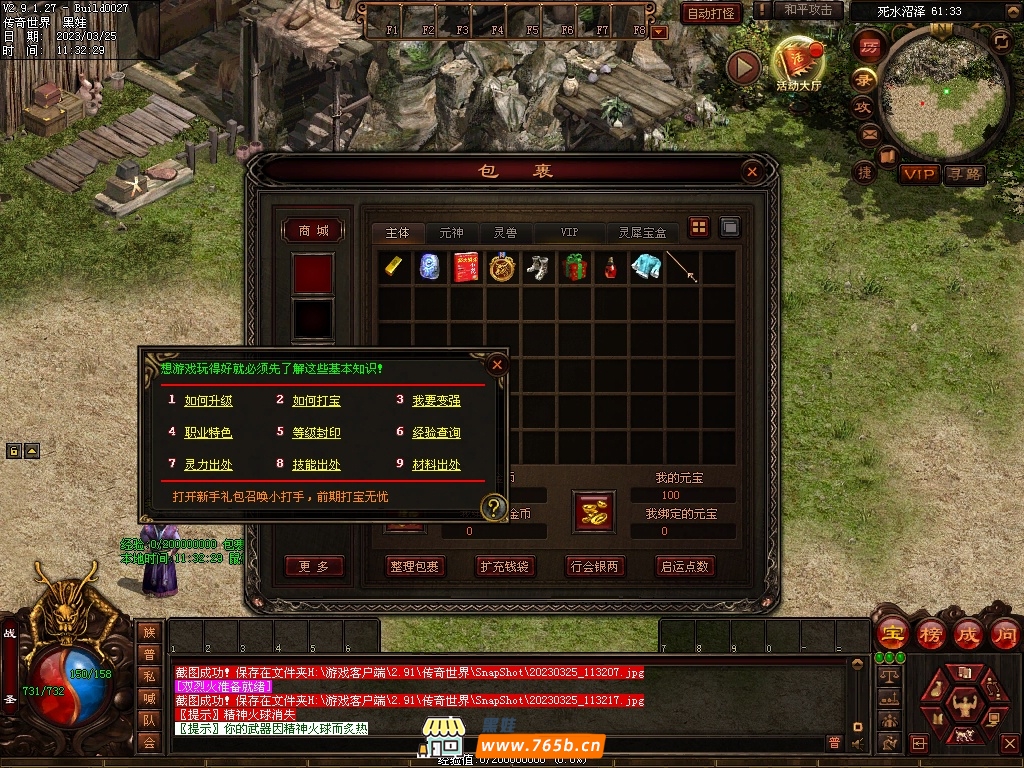Screen dimensions: 1024x768
Task: Select the green gift box item
Action: coord(574,267)
